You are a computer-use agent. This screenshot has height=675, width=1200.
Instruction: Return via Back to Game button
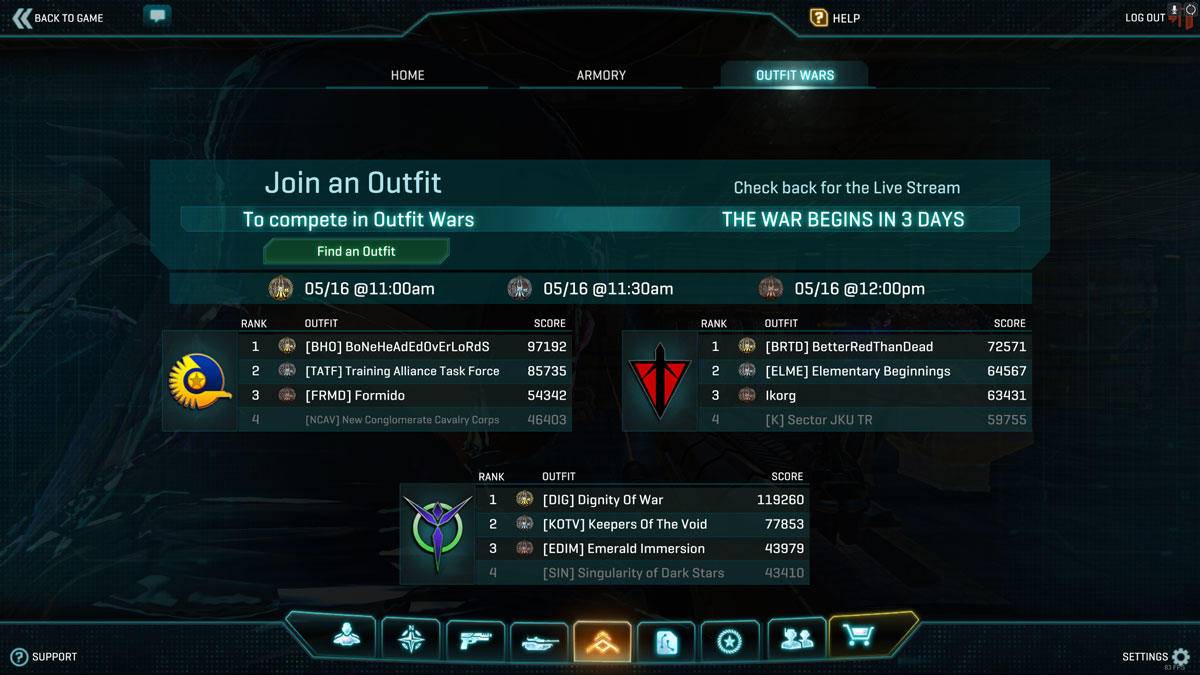tap(58, 18)
